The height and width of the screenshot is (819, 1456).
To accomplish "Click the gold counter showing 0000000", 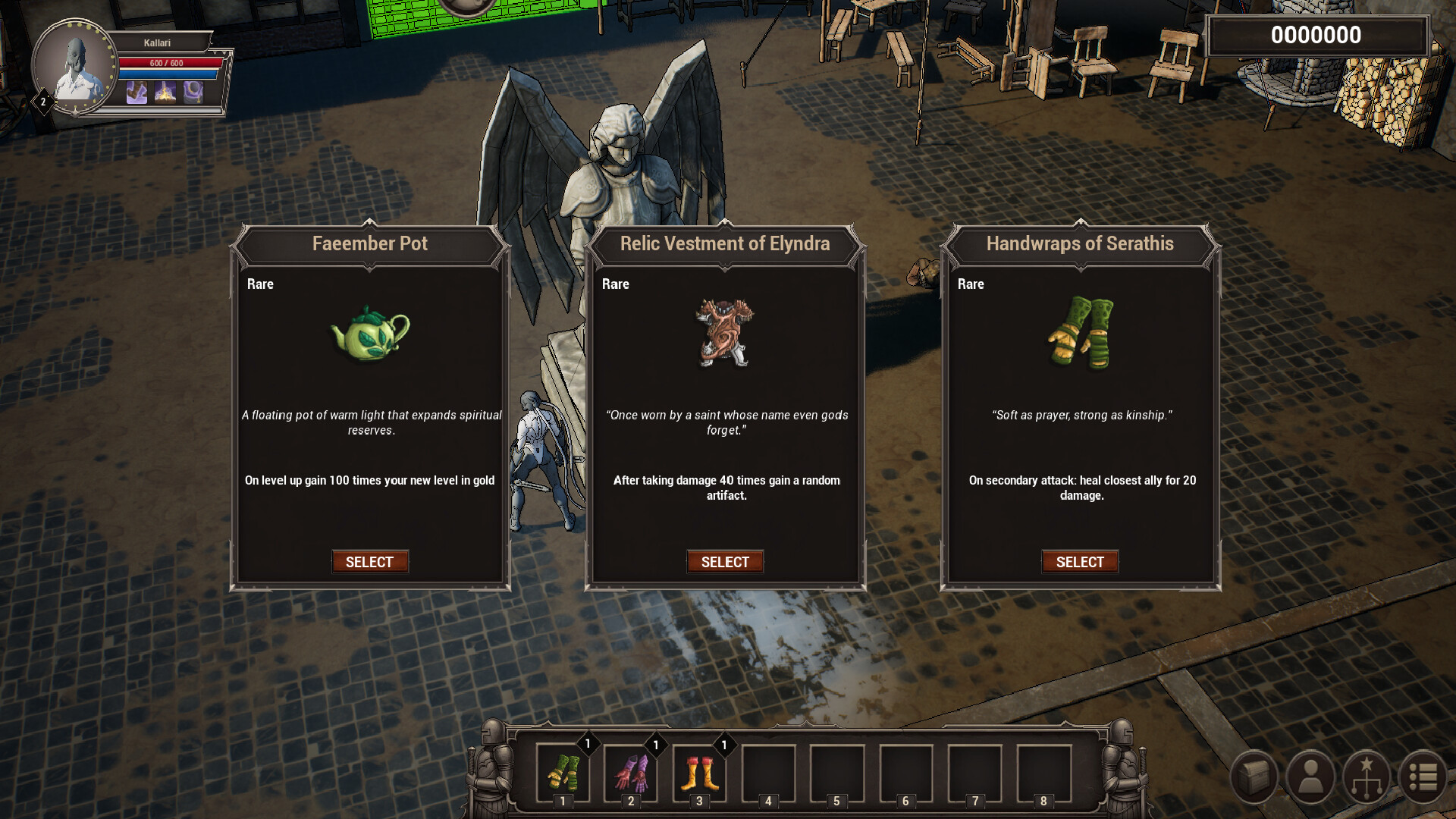I will coord(1317,35).
